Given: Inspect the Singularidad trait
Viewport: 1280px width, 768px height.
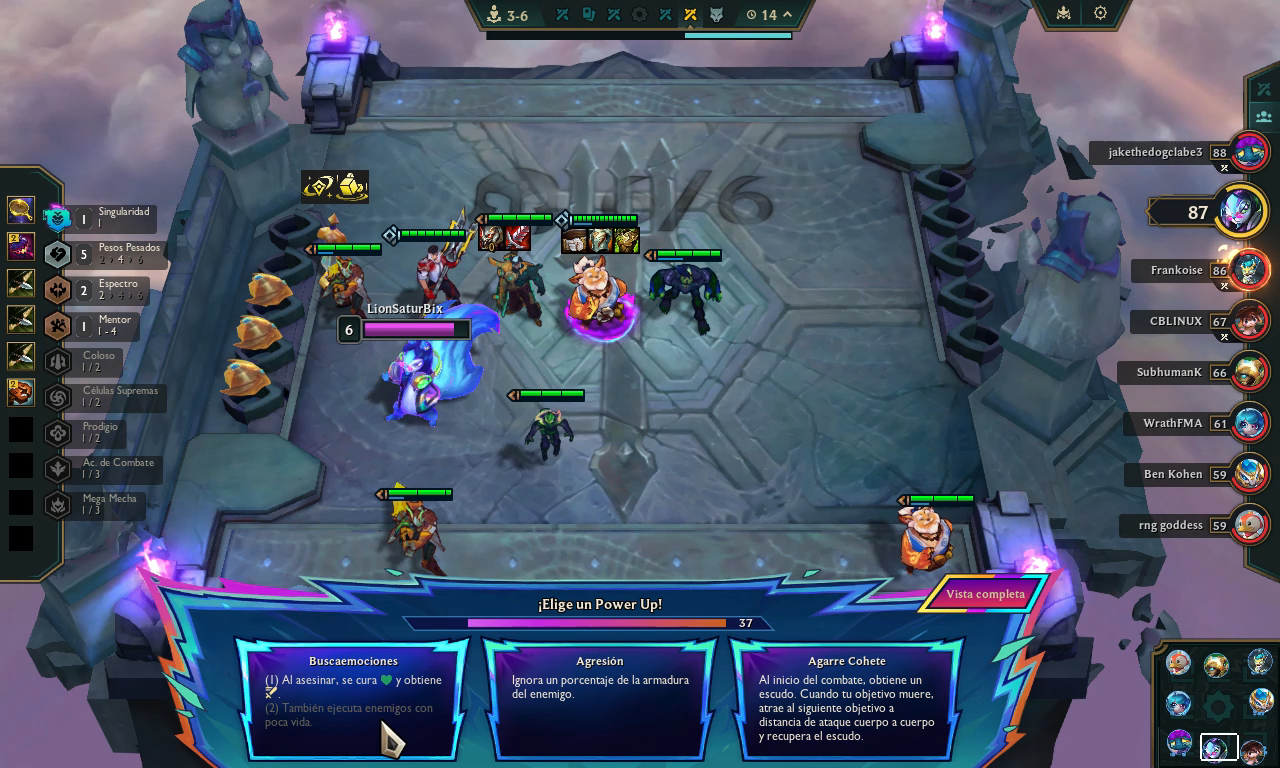Looking at the screenshot, I should [x=105, y=218].
